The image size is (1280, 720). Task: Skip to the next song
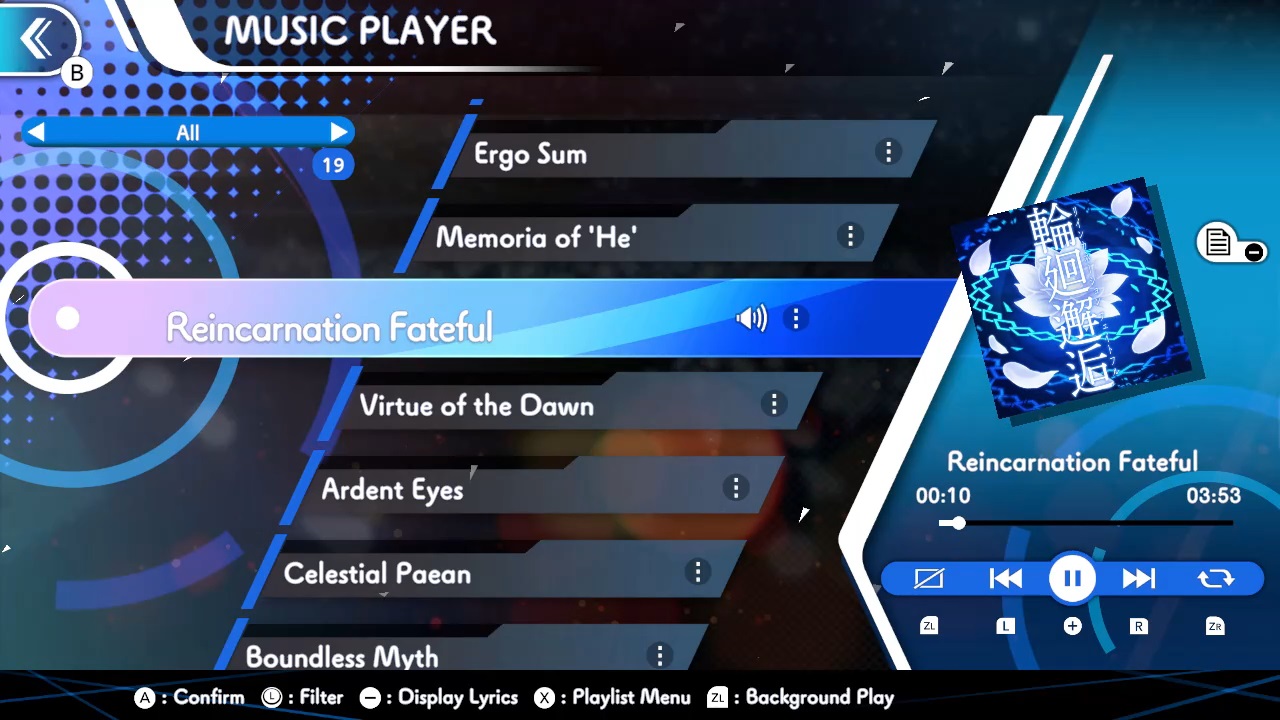(1139, 578)
